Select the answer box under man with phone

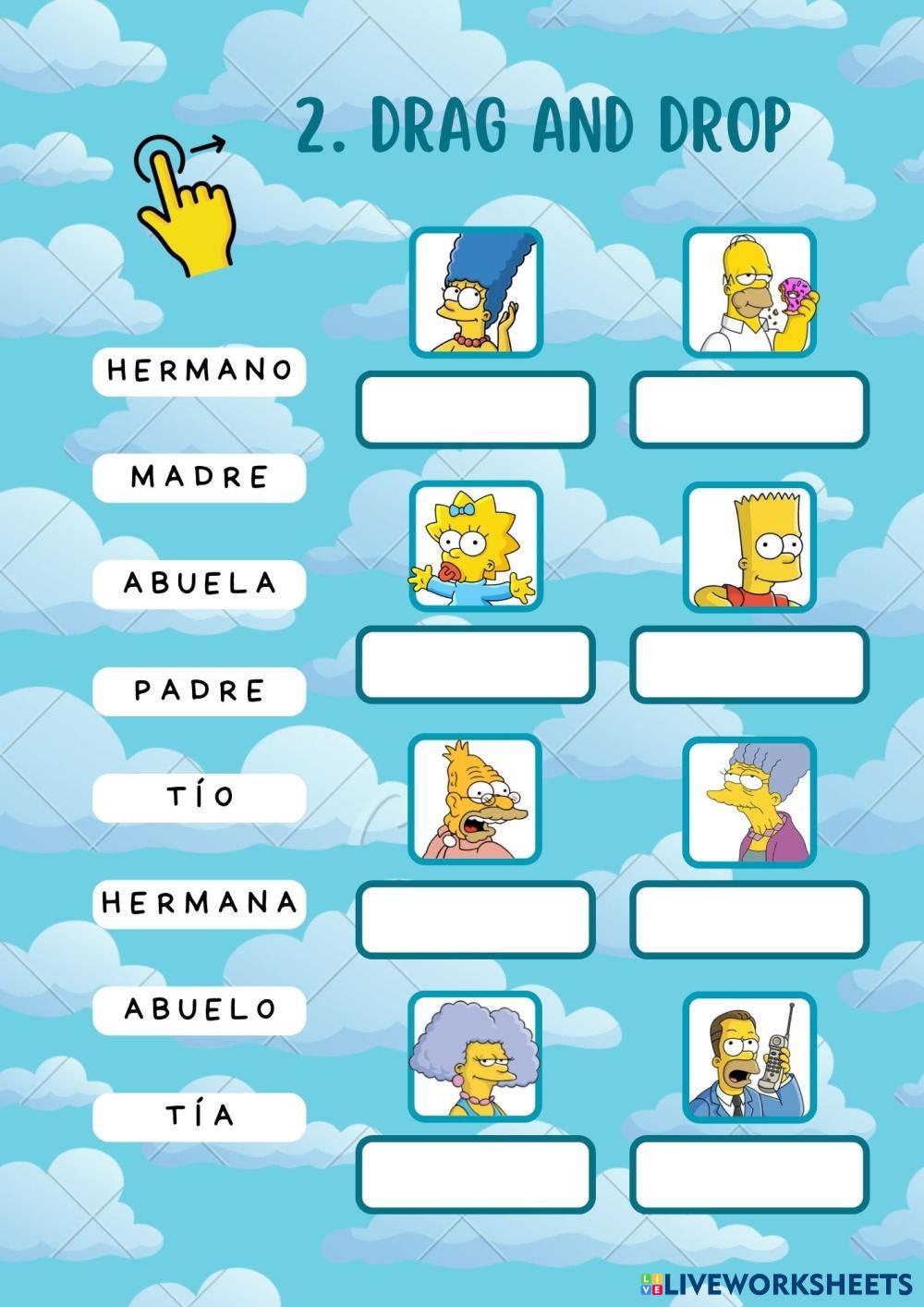click(749, 1174)
